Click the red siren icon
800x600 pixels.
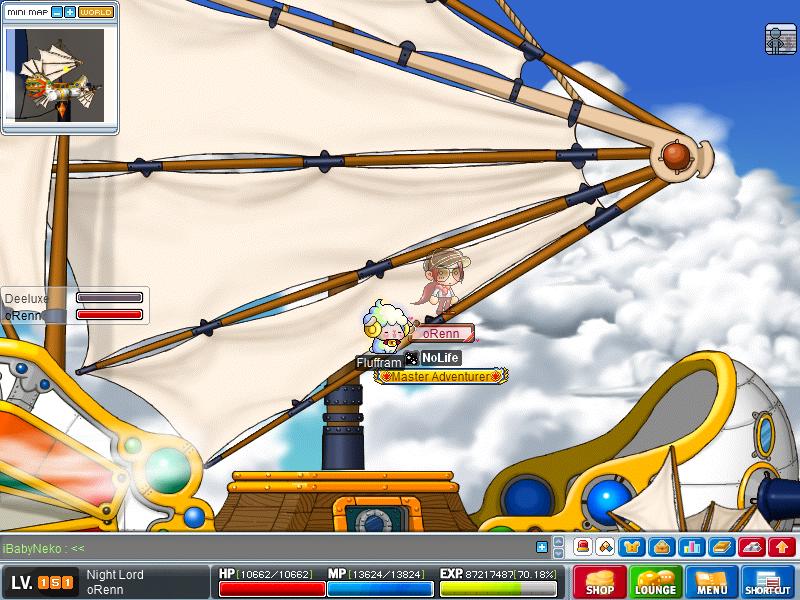tap(582, 547)
